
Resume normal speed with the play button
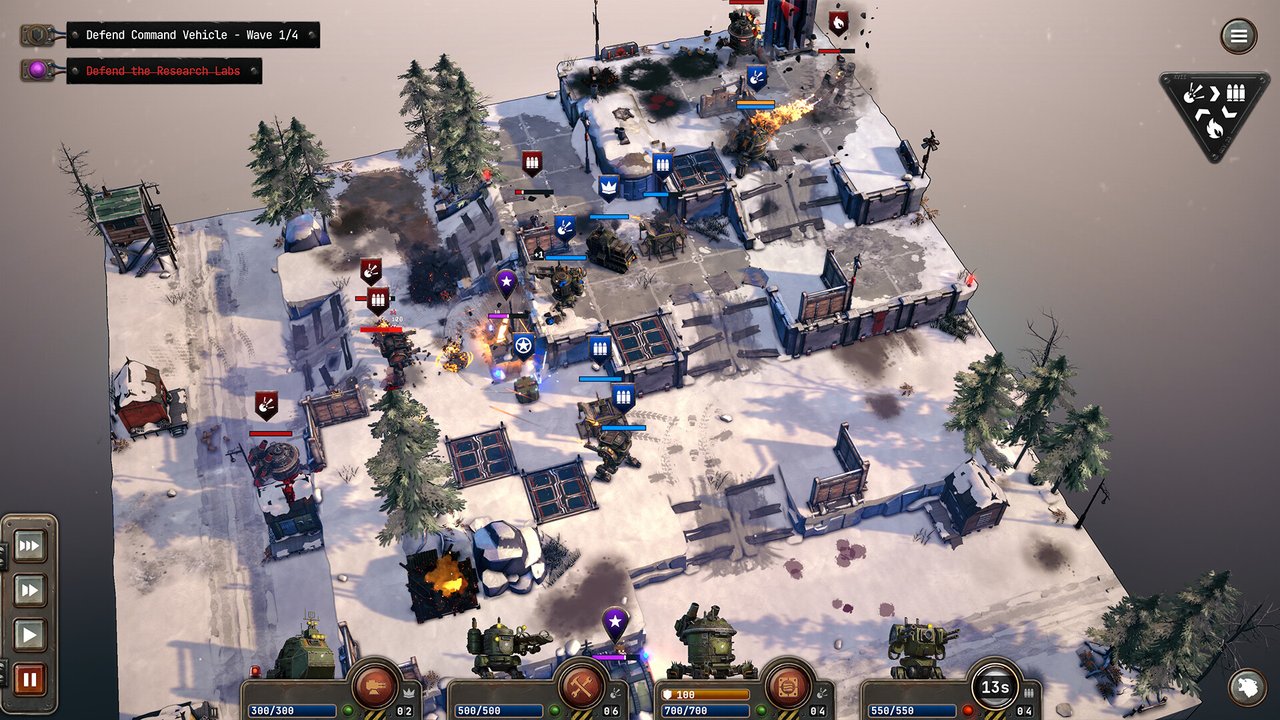tap(29, 635)
